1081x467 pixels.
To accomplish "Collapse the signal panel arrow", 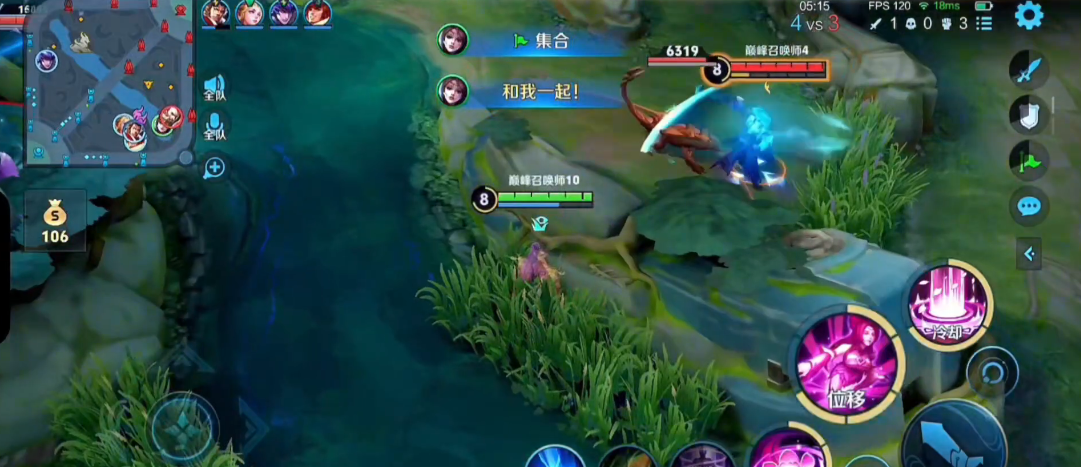I will (x=1029, y=254).
